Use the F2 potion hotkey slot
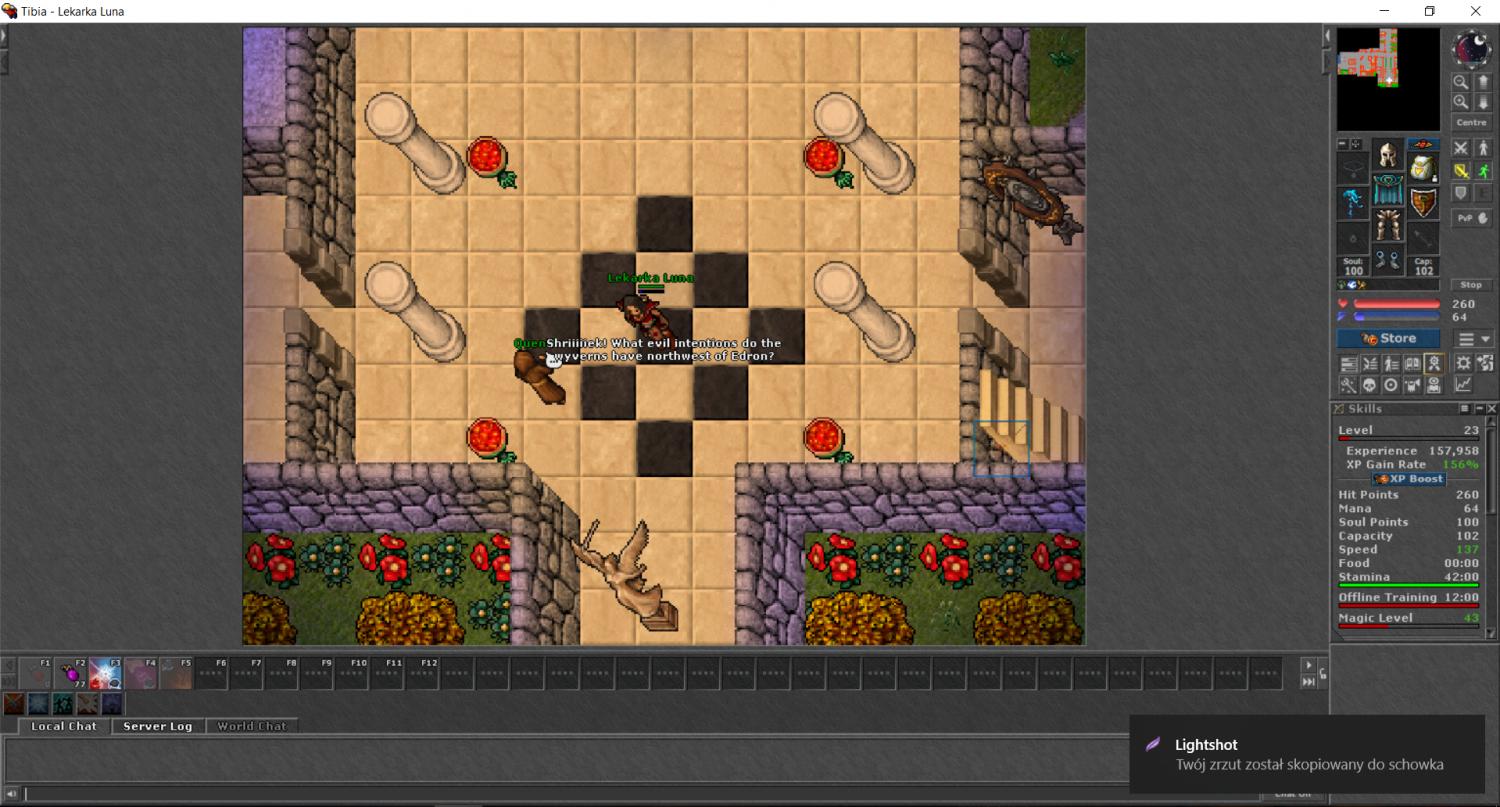The width and height of the screenshot is (1500, 807). [x=71, y=674]
